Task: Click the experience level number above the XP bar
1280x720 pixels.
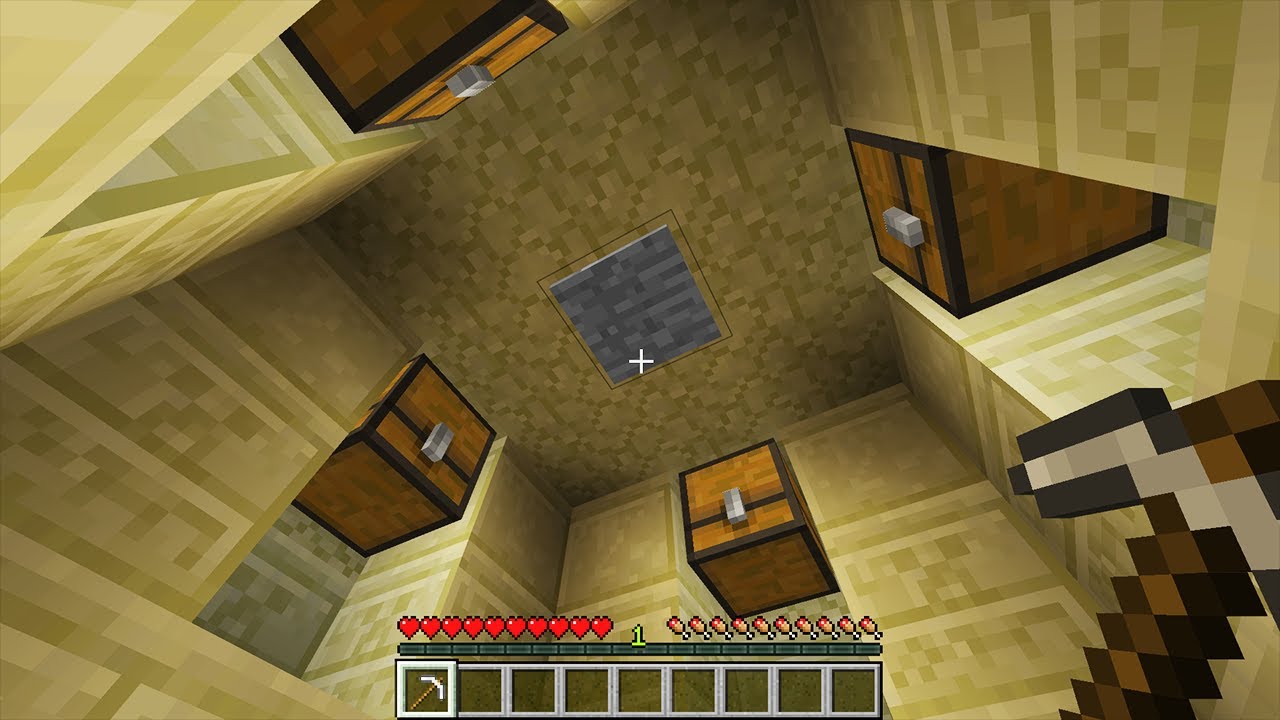Action: tap(637, 636)
